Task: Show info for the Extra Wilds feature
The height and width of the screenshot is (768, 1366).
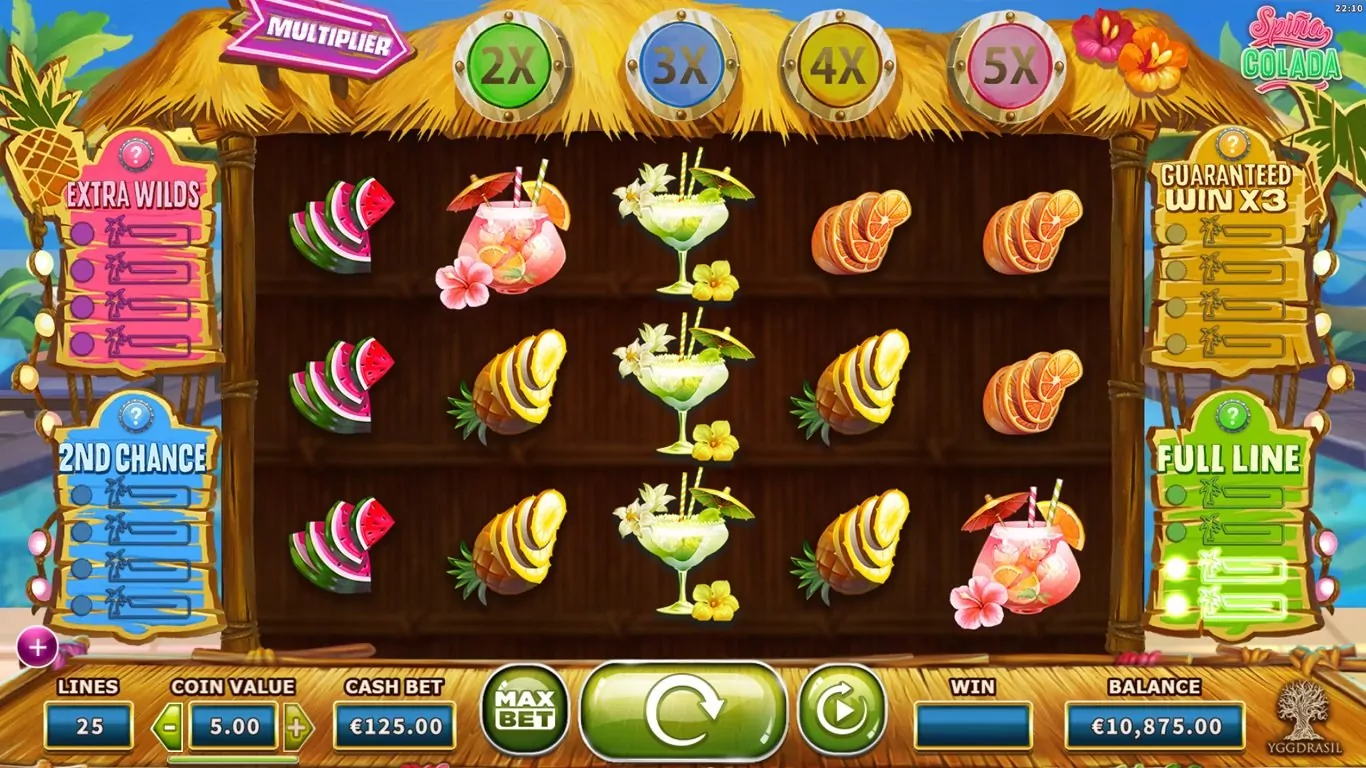Action: [x=135, y=155]
